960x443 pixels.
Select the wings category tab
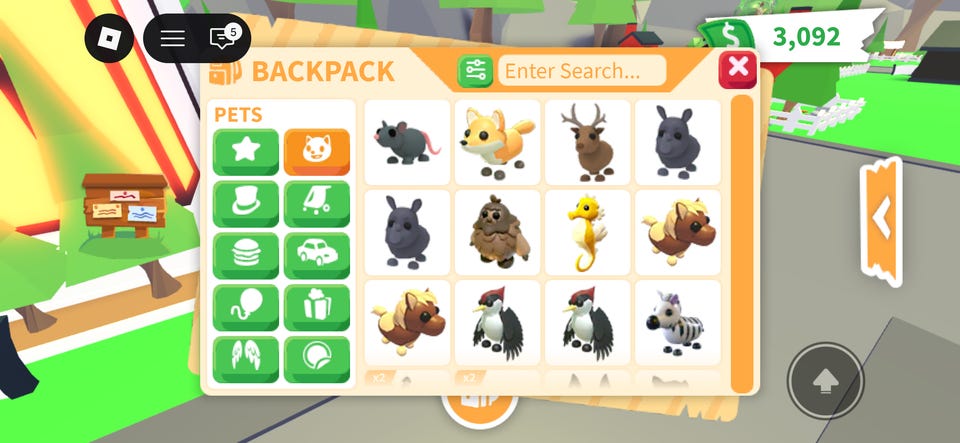(x=246, y=359)
